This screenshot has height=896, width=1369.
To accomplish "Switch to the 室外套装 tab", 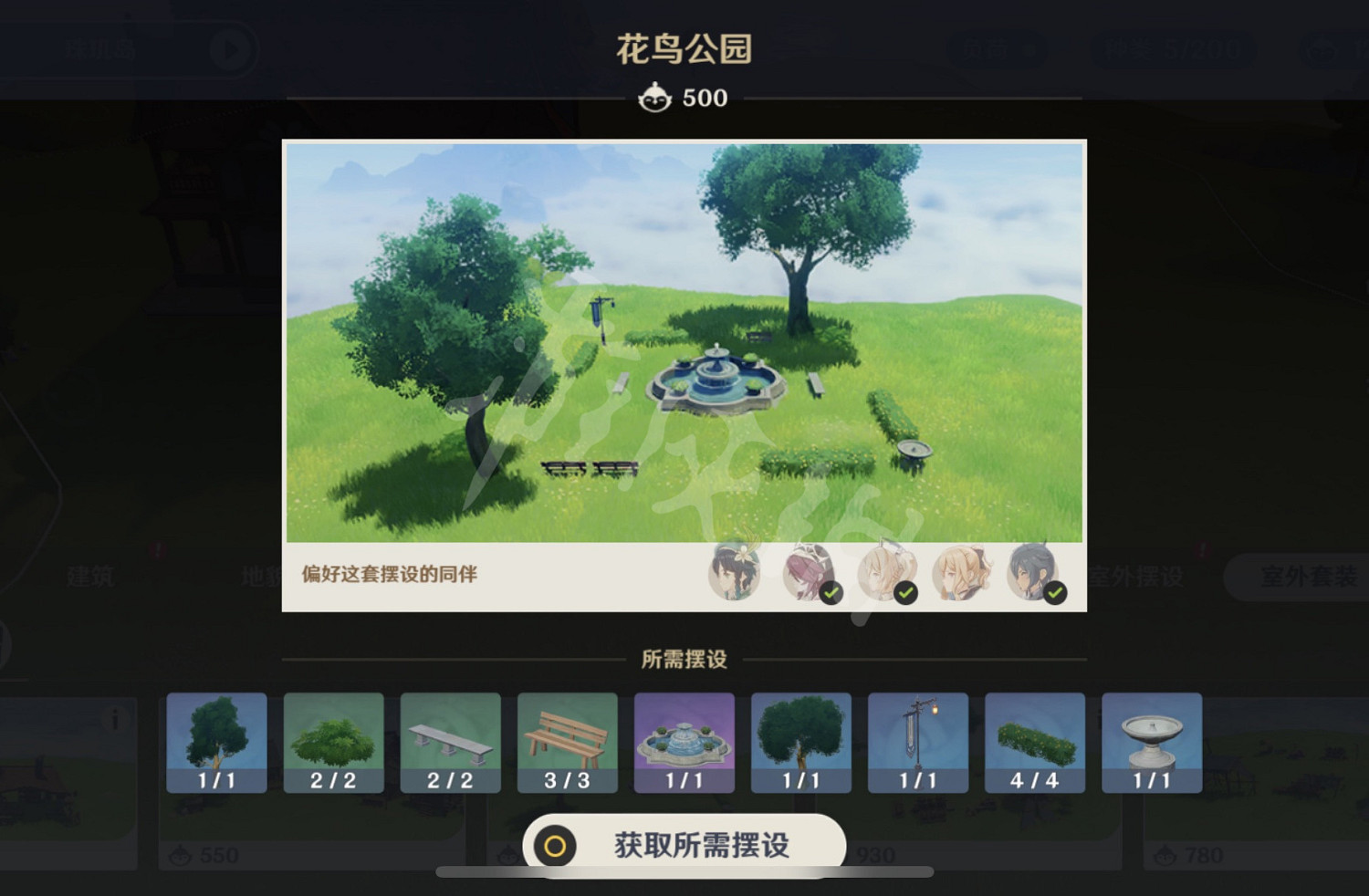I will [1307, 577].
